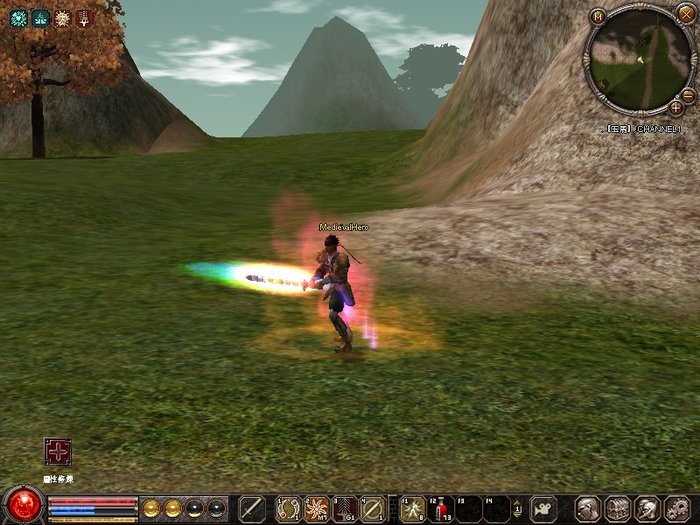The width and height of the screenshot is (700, 525).
Task: Open the inventory chest
Action: pos(618,508)
